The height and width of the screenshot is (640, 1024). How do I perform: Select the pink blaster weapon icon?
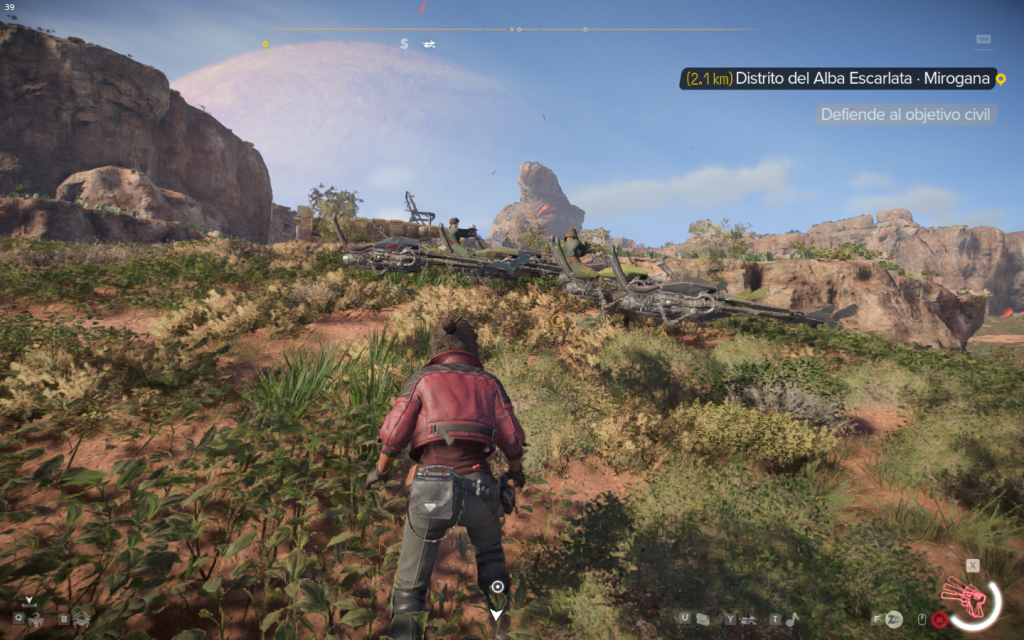coord(964,597)
